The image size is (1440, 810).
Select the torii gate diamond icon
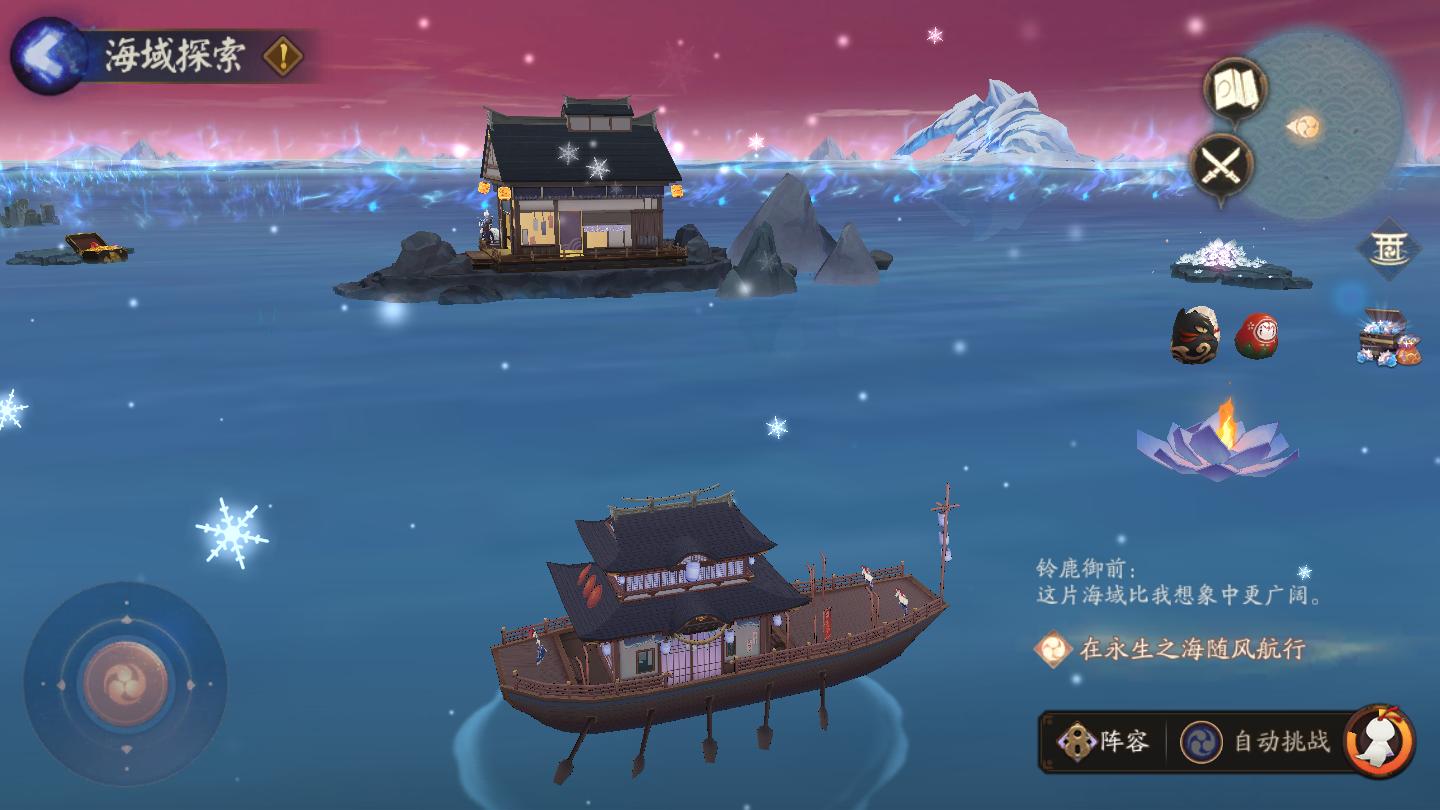1389,248
